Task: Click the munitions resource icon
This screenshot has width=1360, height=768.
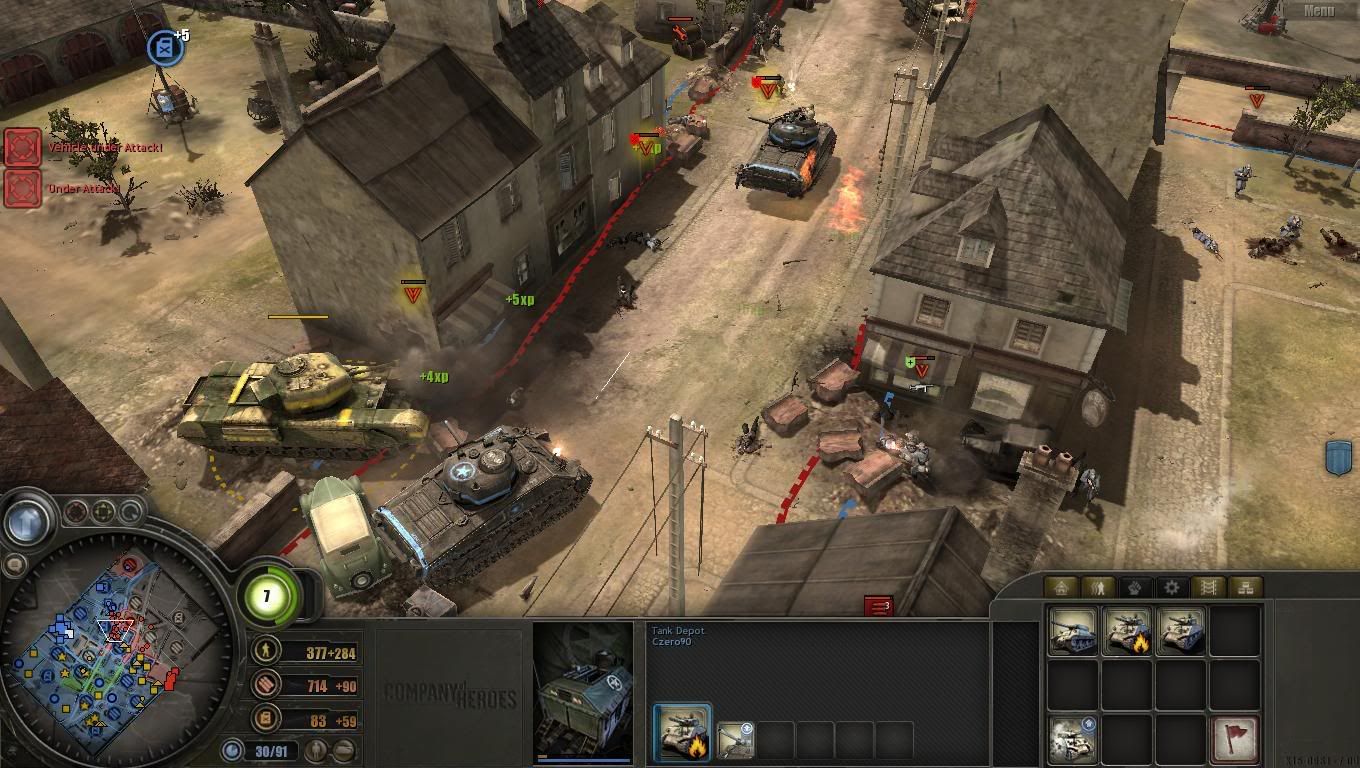Action: (264, 684)
